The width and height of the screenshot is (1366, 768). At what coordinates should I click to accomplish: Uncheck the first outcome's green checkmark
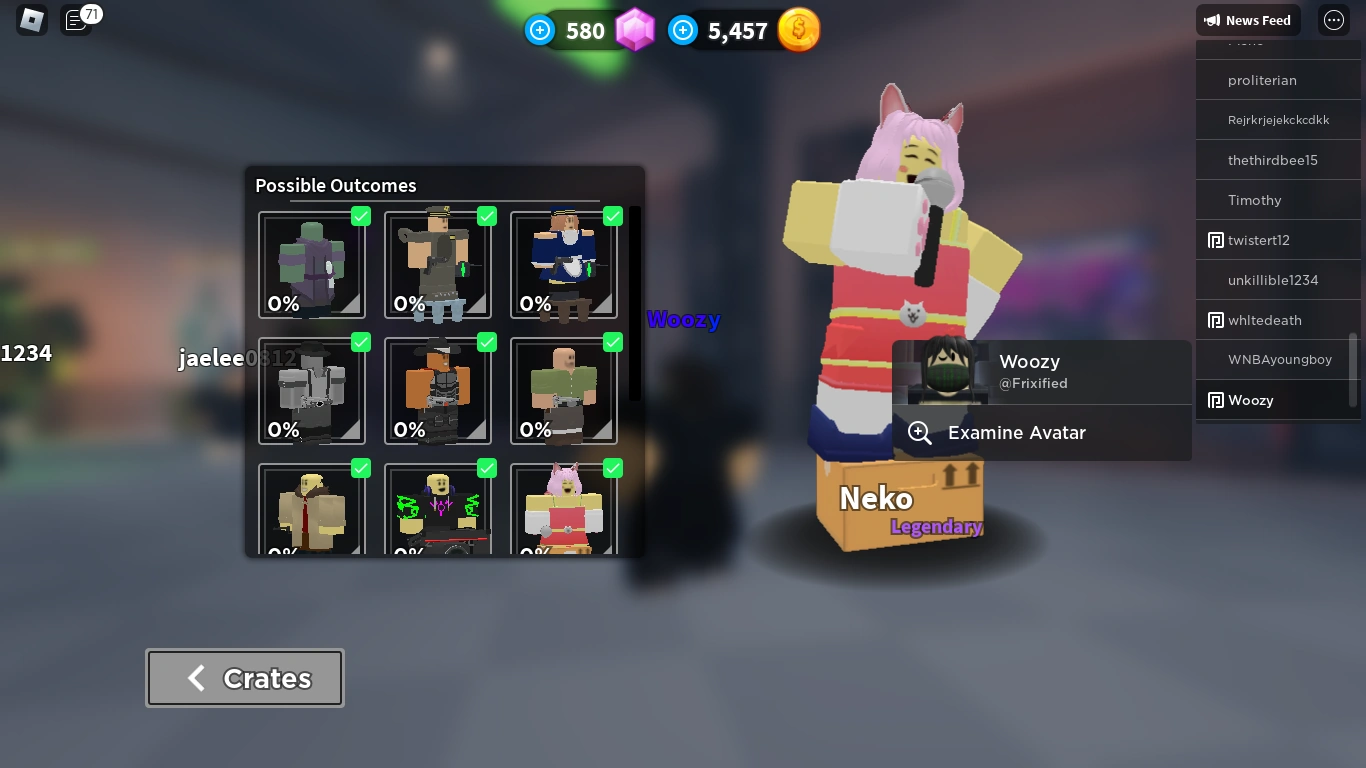click(361, 216)
